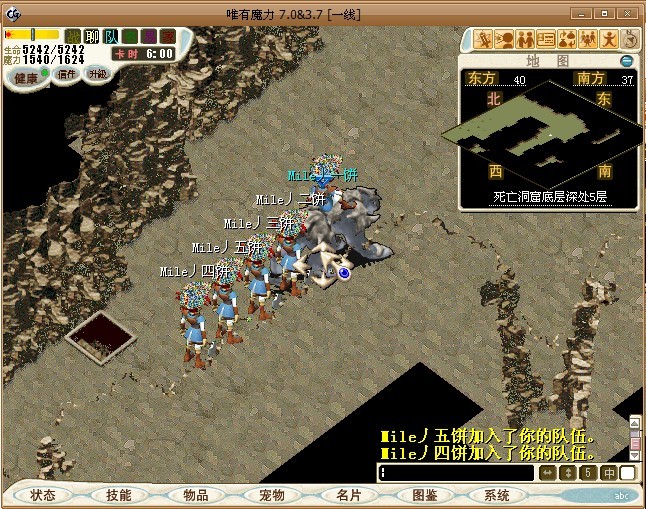Click the 中 input language button
Image resolution: width=646 pixels, height=509 pixels.
tap(608, 473)
